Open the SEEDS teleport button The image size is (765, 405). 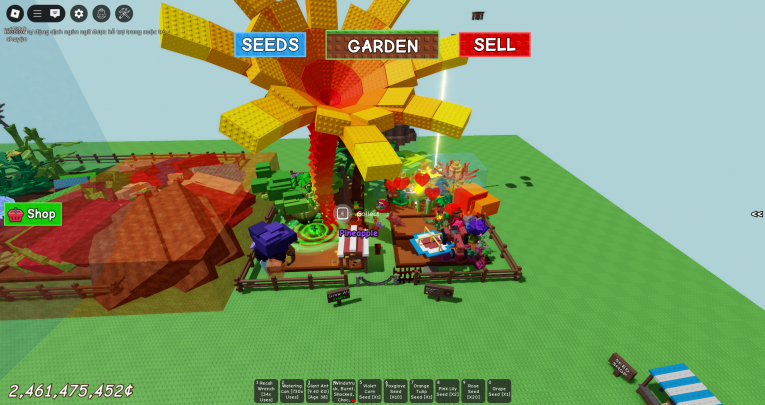click(270, 45)
